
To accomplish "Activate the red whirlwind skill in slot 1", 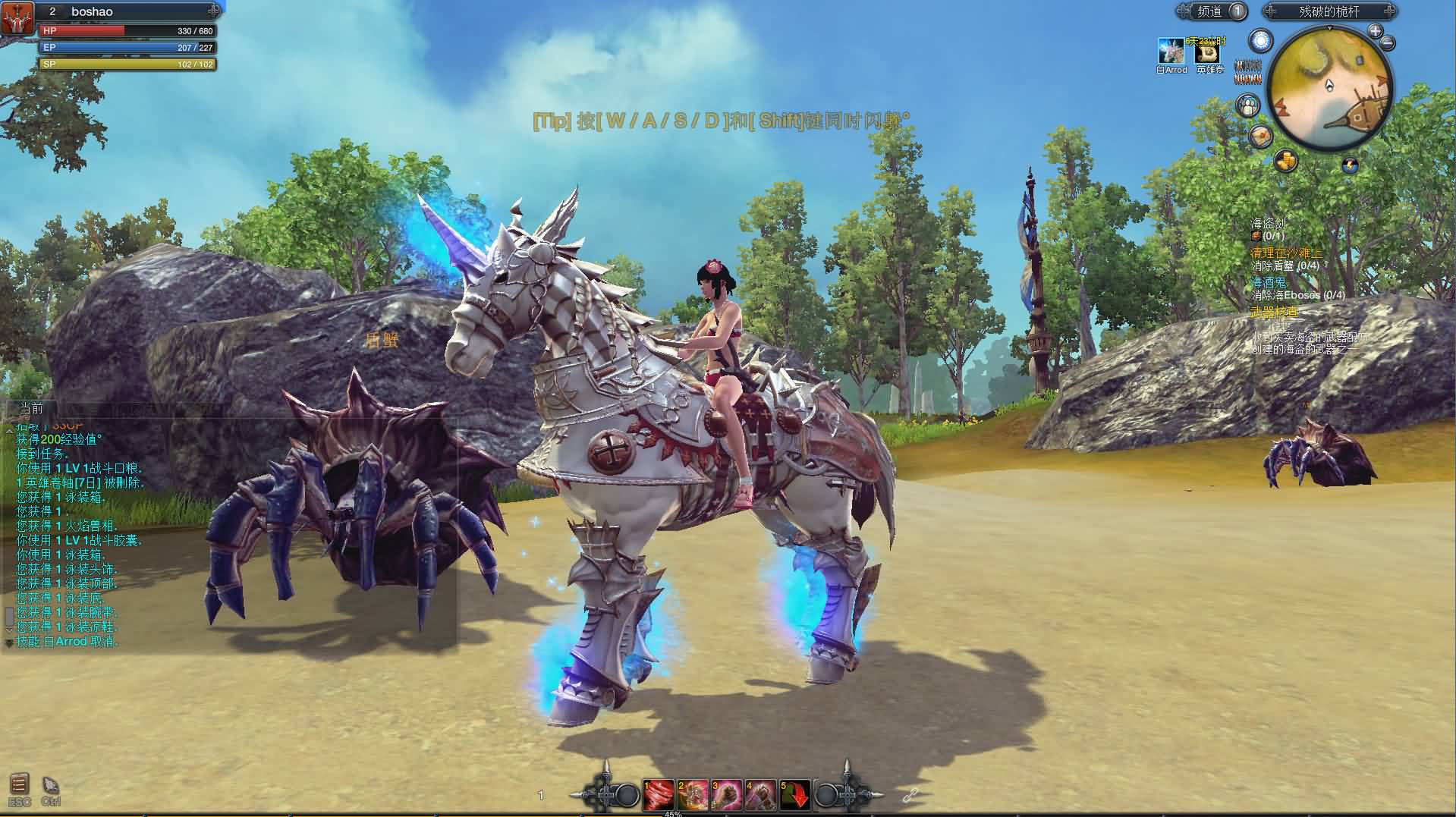I will (x=659, y=794).
